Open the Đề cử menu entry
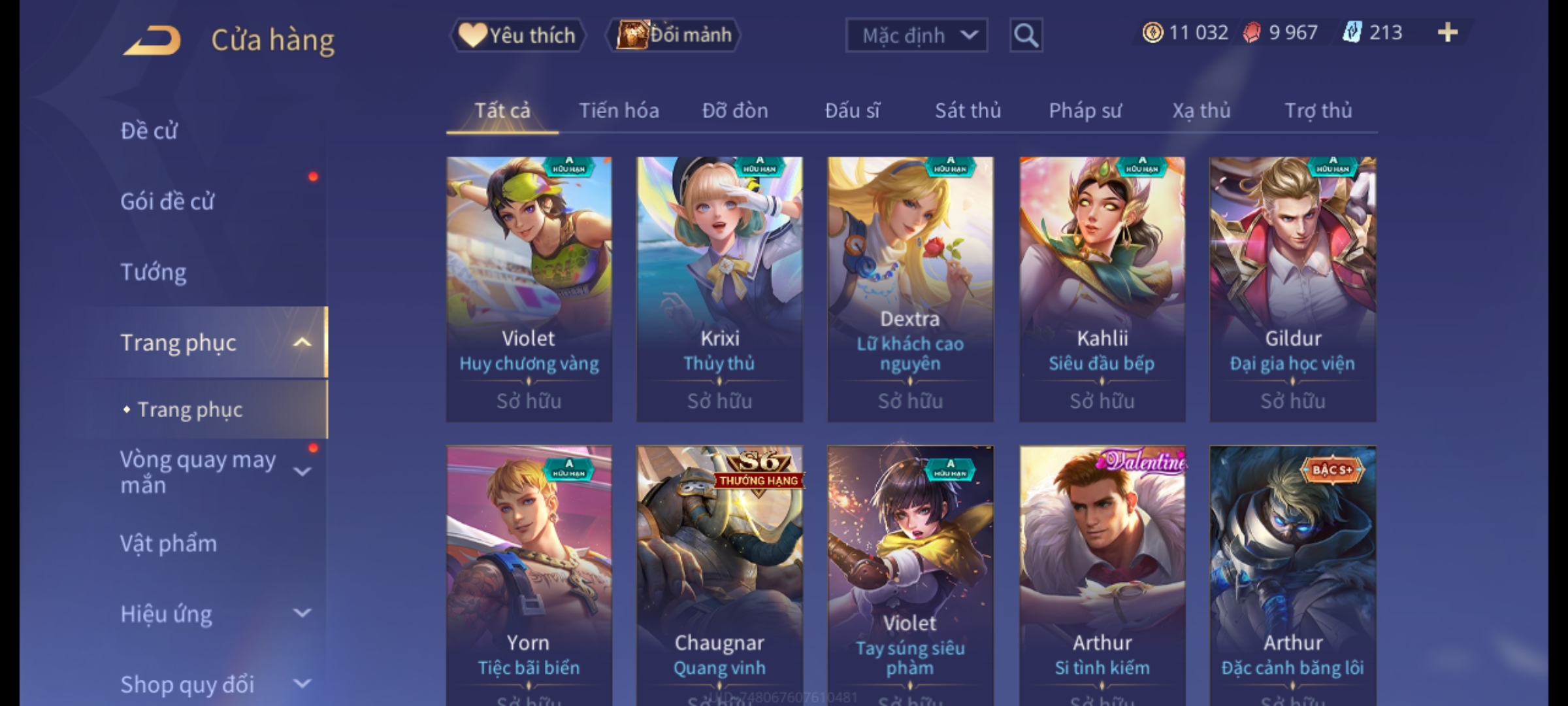Image resolution: width=1568 pixels, height=706 pixels. tap(149, 131)
